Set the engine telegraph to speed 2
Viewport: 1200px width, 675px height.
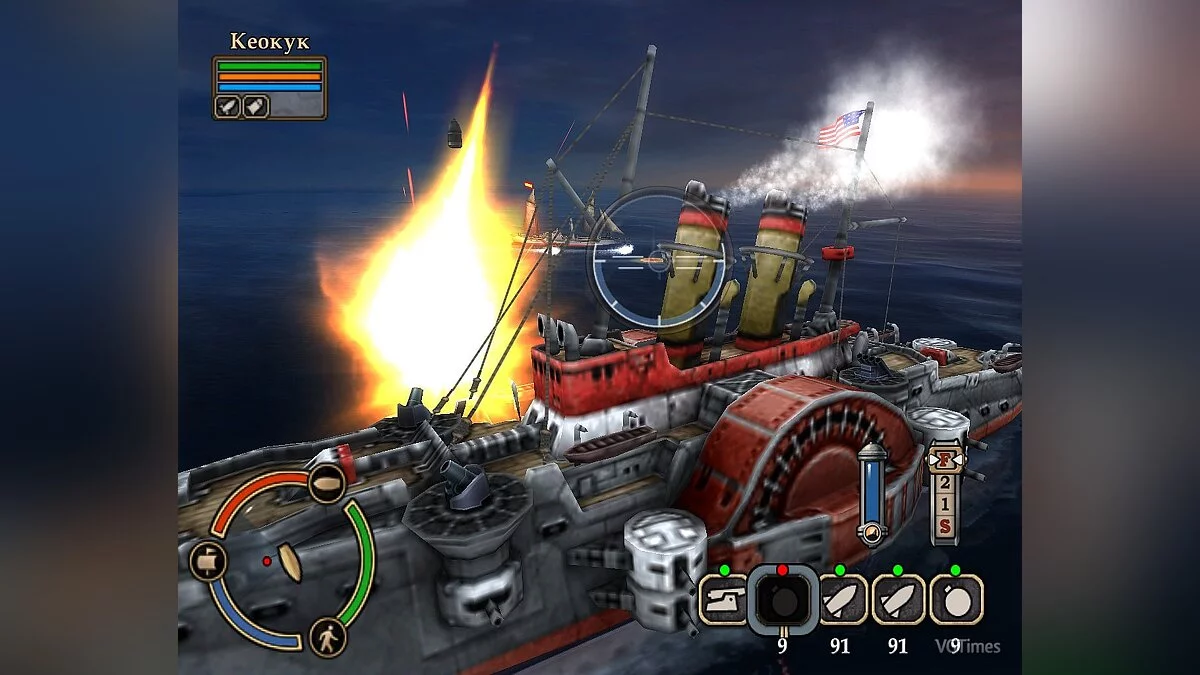[x=943, y=483]
